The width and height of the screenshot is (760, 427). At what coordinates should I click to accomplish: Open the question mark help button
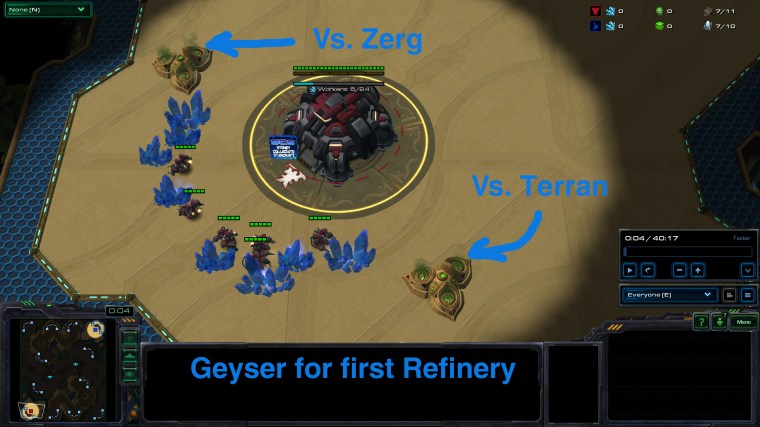[x=702, y=322]
